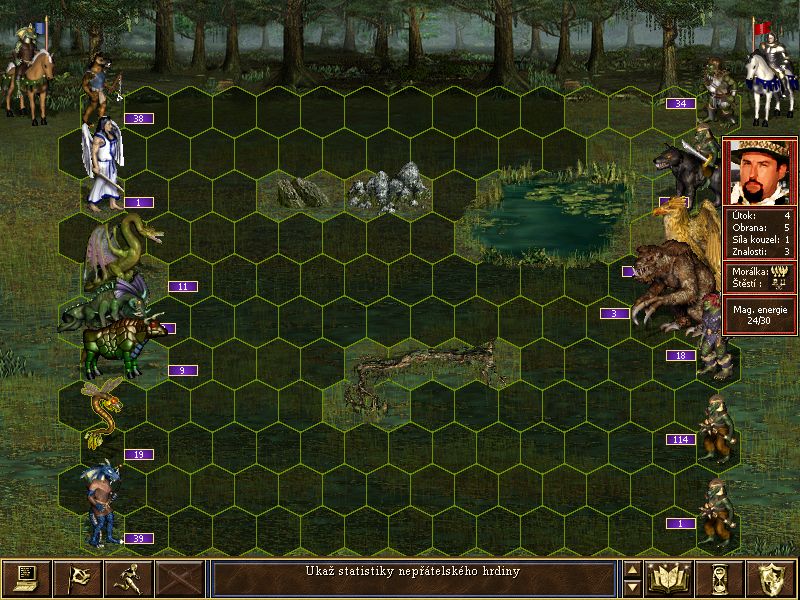This screenshot has height=600, width=800.
Task: Click the greyed-out auto-combat crossed swords button
Action: [180, 578]
